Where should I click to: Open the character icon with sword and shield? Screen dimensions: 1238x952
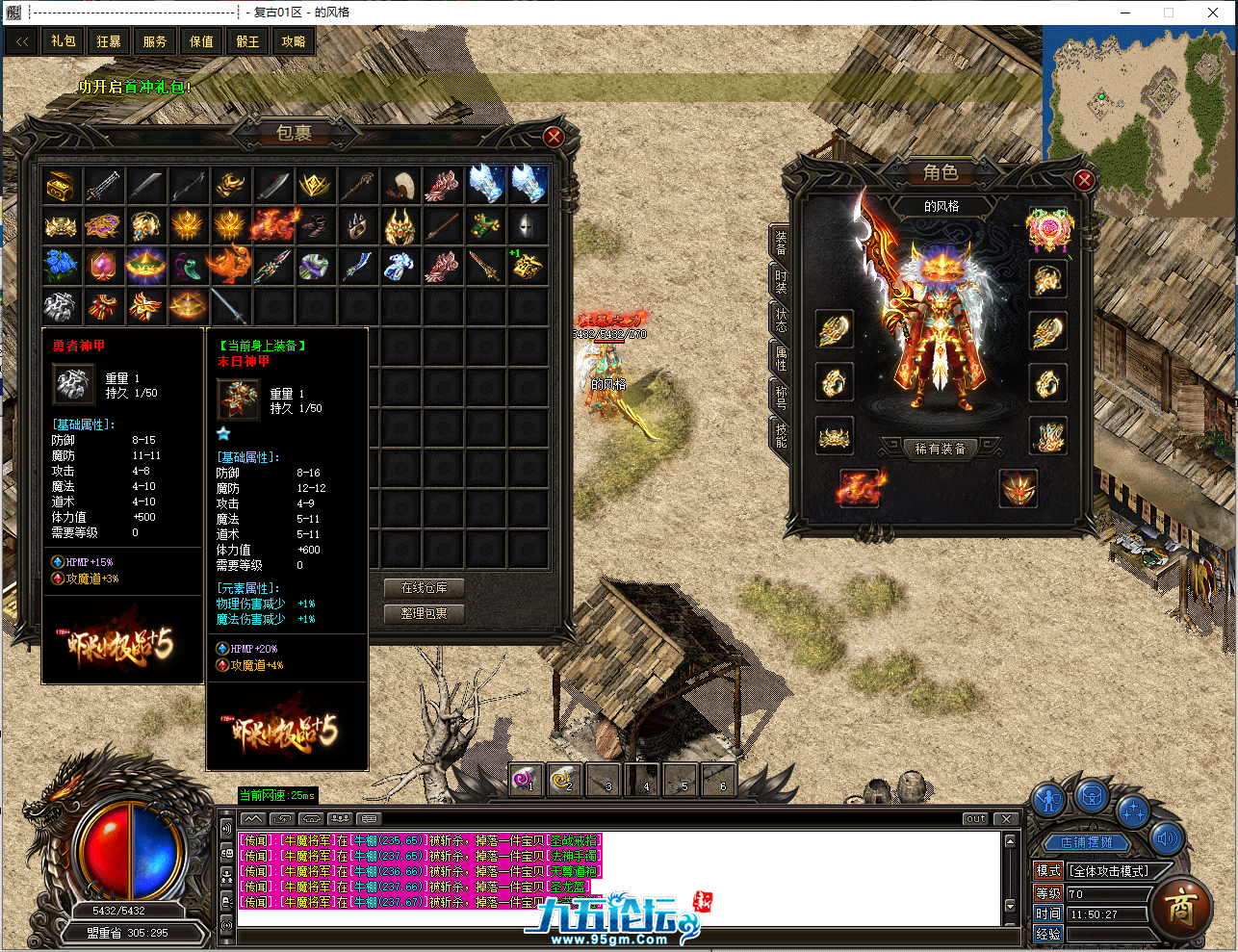(1048, 799)
